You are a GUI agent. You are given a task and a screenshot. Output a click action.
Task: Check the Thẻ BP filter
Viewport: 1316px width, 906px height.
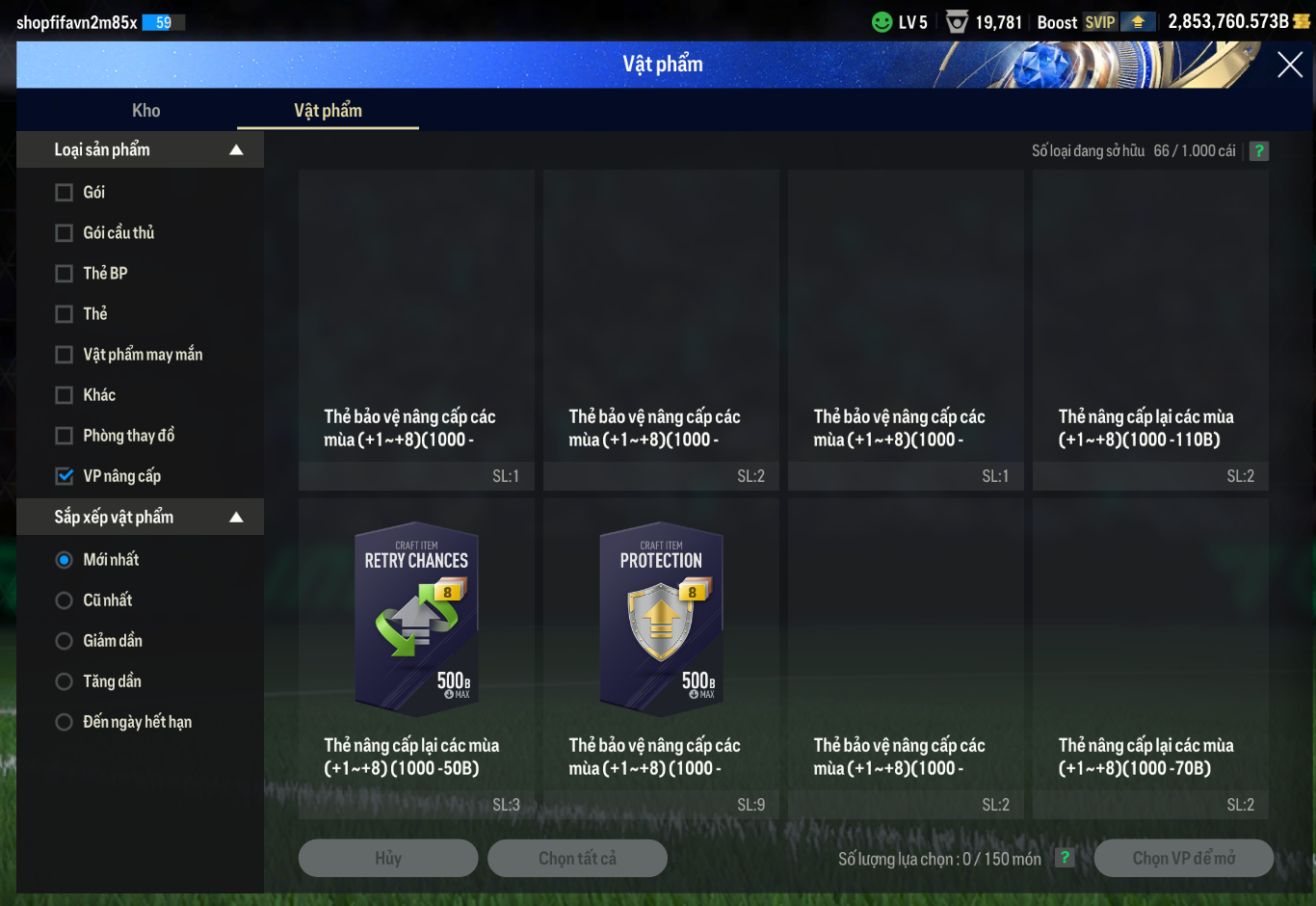(x=65, y=274)
